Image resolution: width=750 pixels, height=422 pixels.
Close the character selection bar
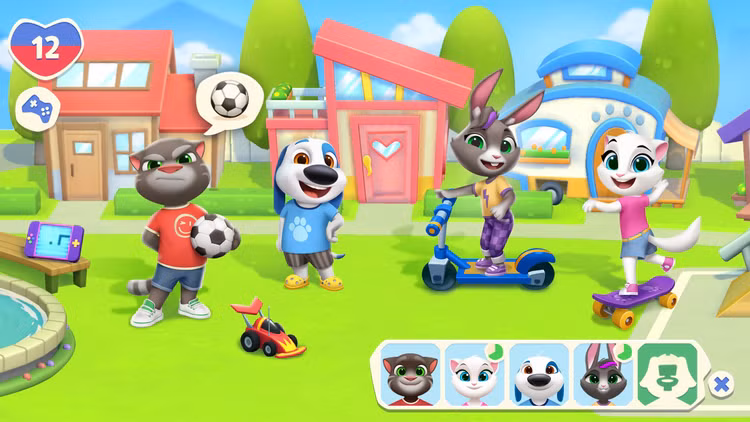click(x=721, y=383)
